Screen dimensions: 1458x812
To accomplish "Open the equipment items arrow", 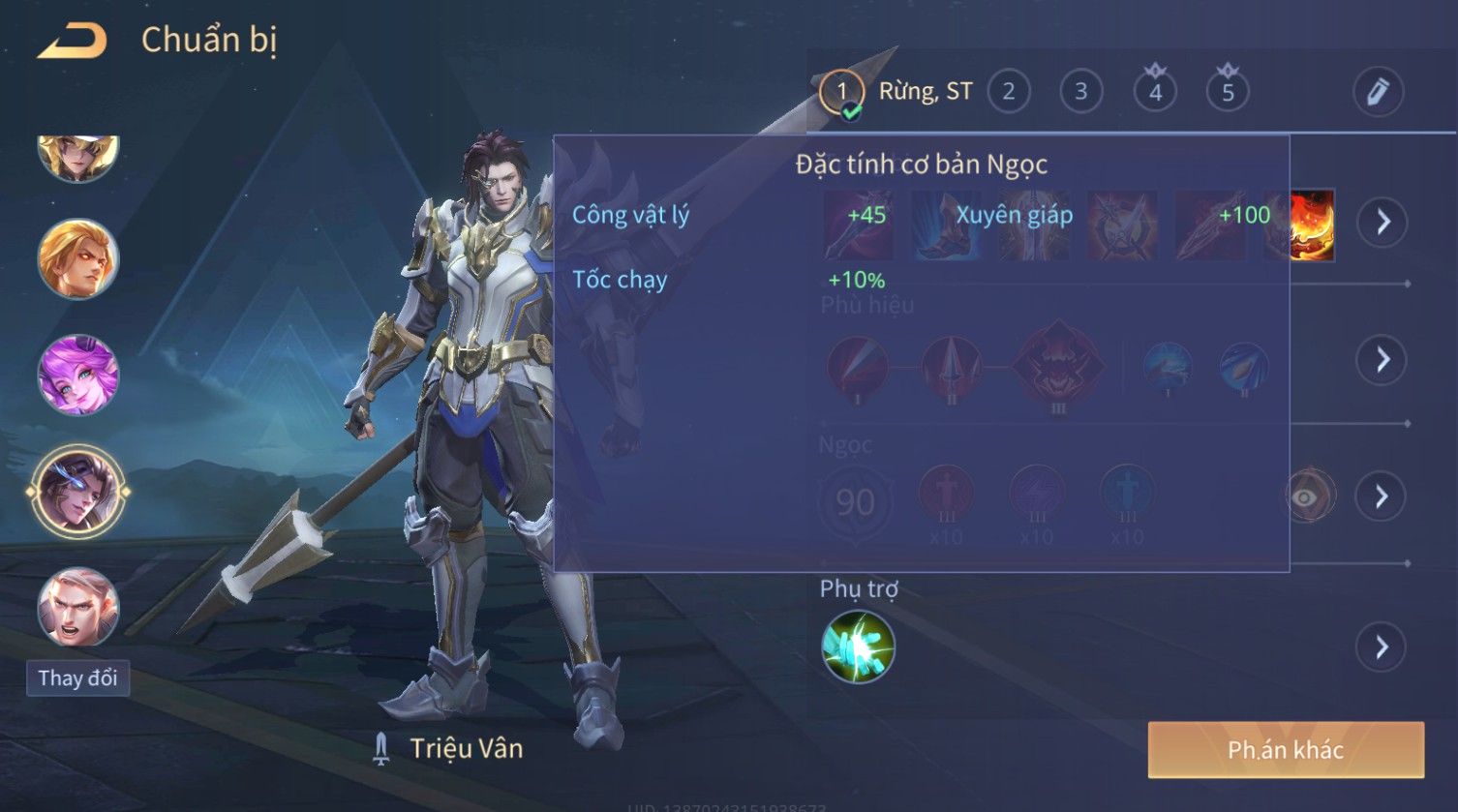I will pyautogui.click(x=1382, y=222).
